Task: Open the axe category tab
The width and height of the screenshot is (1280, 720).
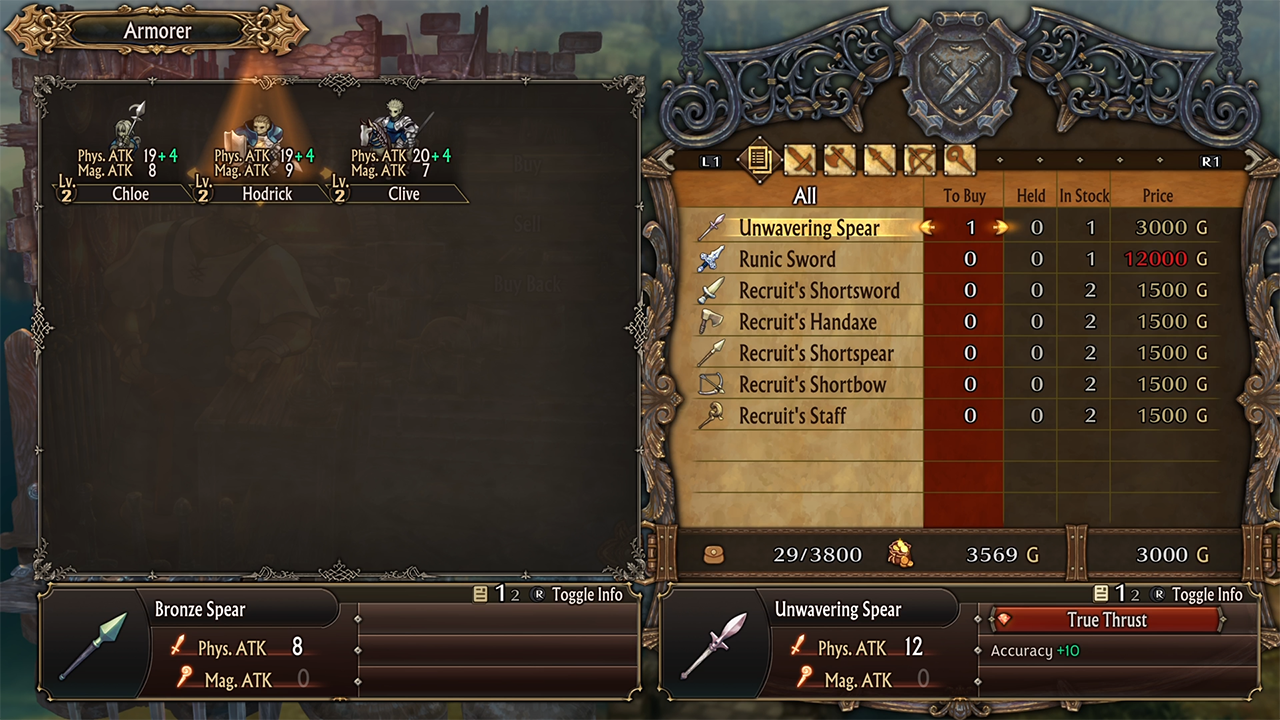Action: pyautogui.click(x=839, y=160)
